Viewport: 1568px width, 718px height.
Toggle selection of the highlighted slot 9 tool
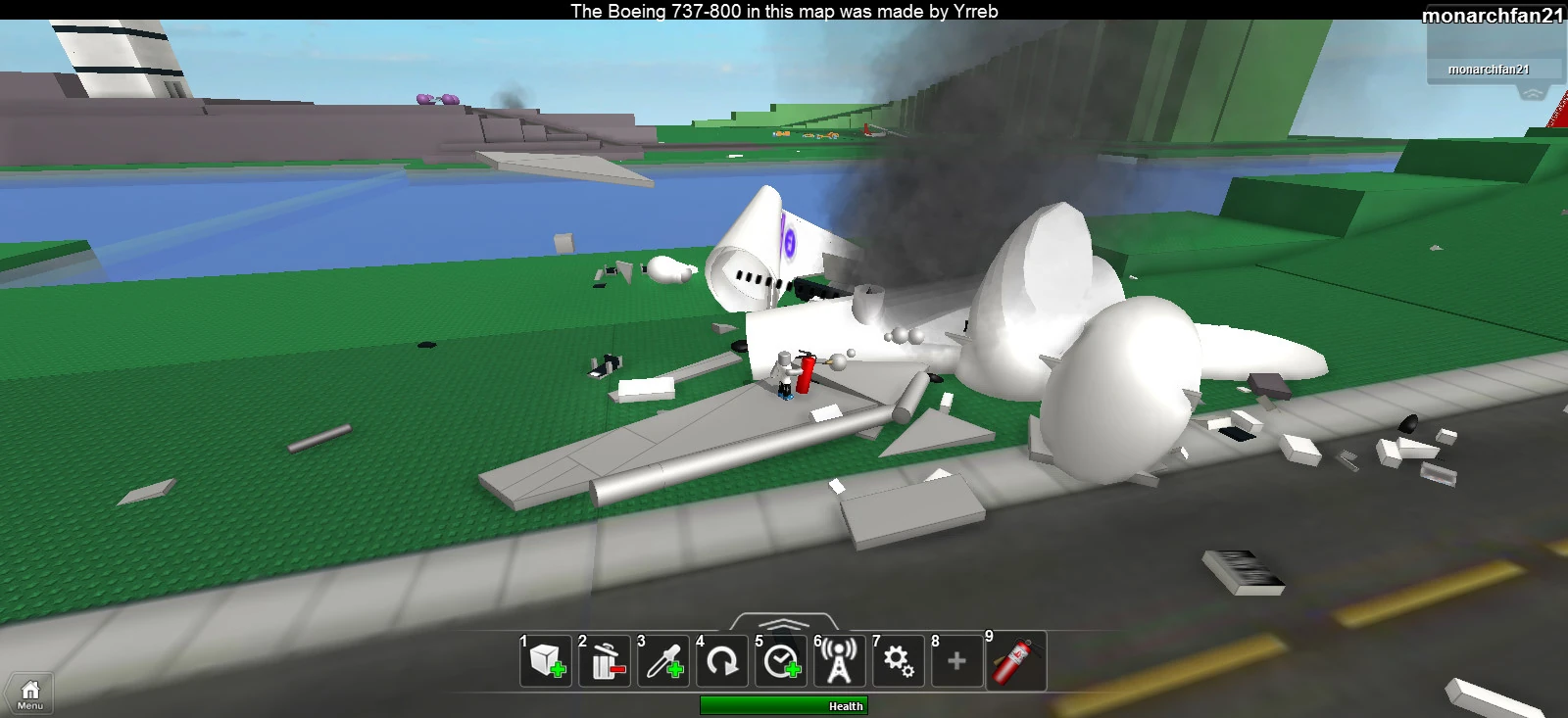point(1015,662)
